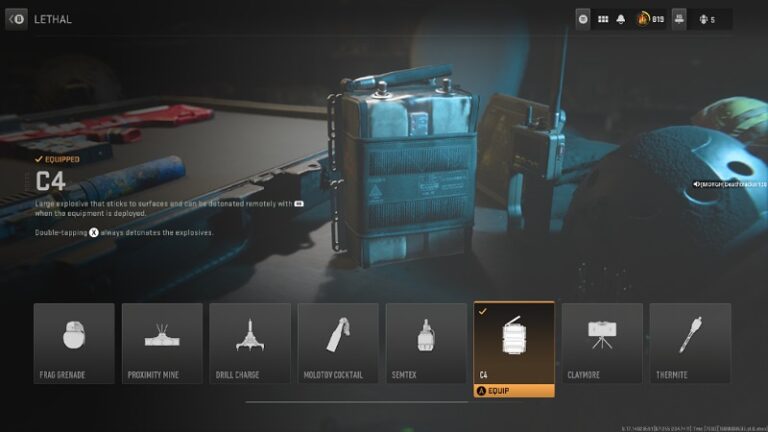
Task: Select the Molotov Cocktail tile
Action: point(338,343)
